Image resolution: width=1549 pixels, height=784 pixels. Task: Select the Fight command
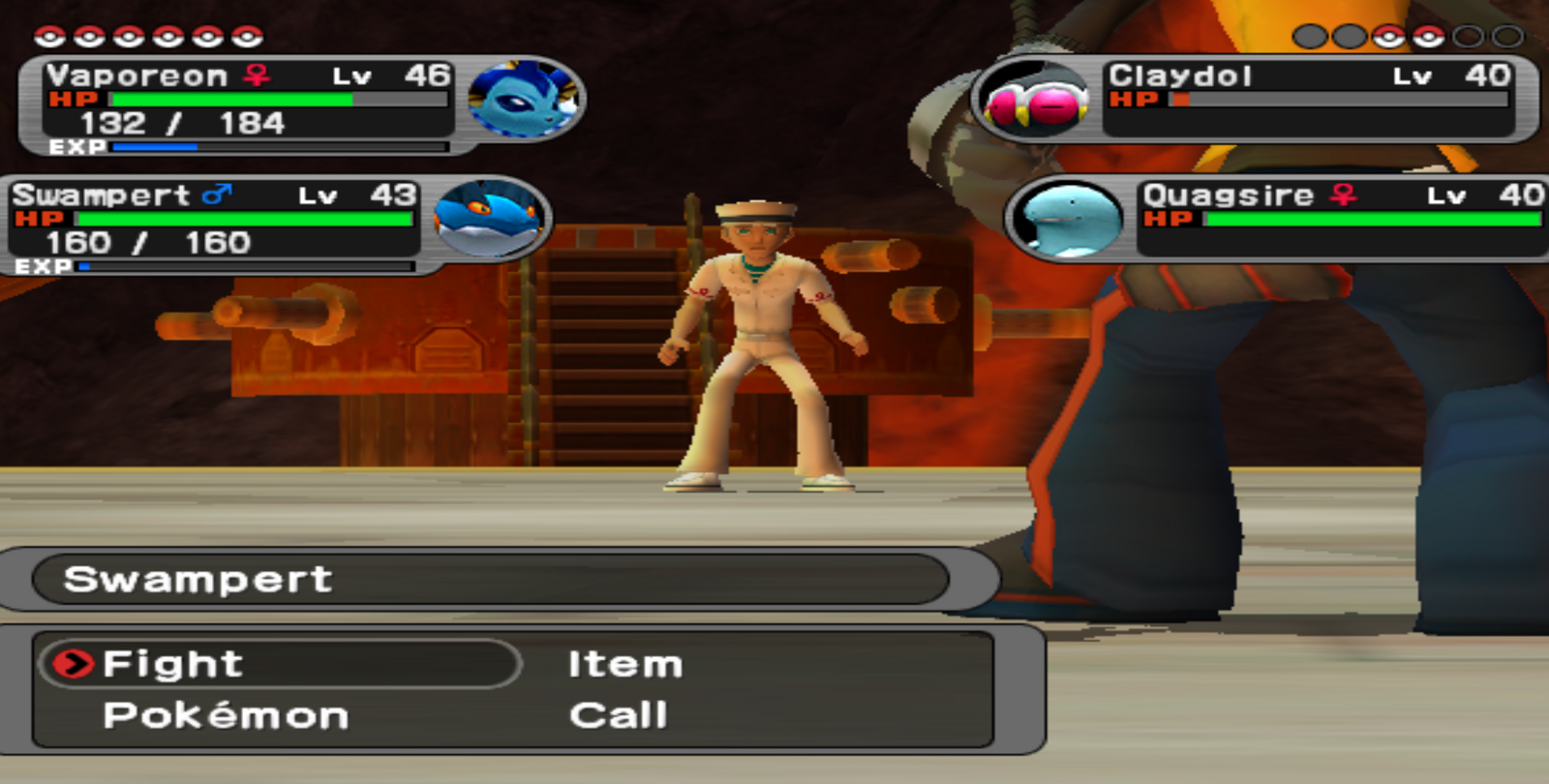coord(172,664)
